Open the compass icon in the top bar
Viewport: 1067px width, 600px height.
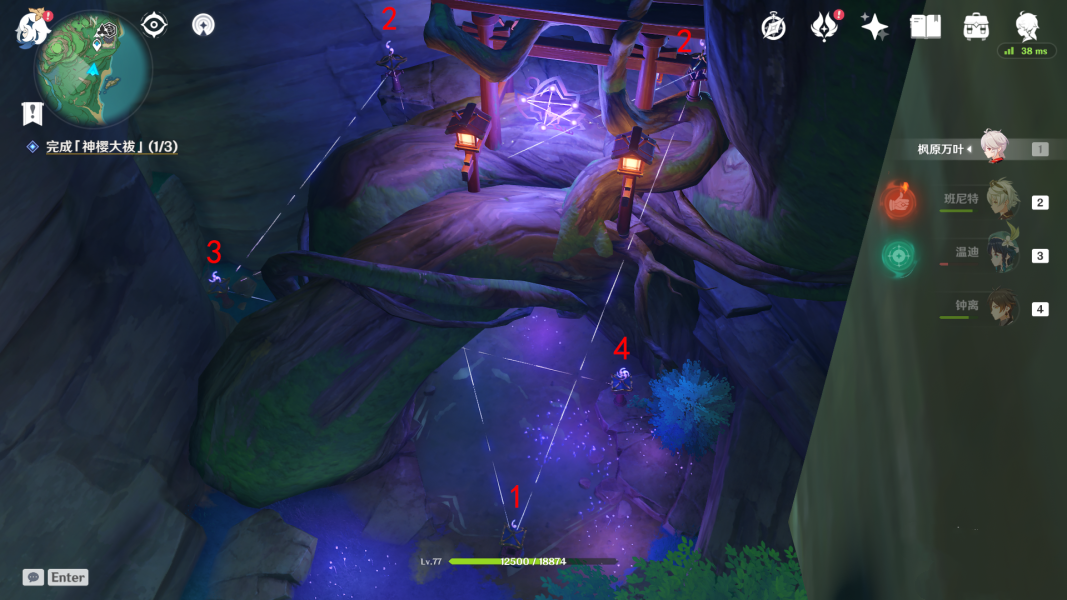point(773,27)
